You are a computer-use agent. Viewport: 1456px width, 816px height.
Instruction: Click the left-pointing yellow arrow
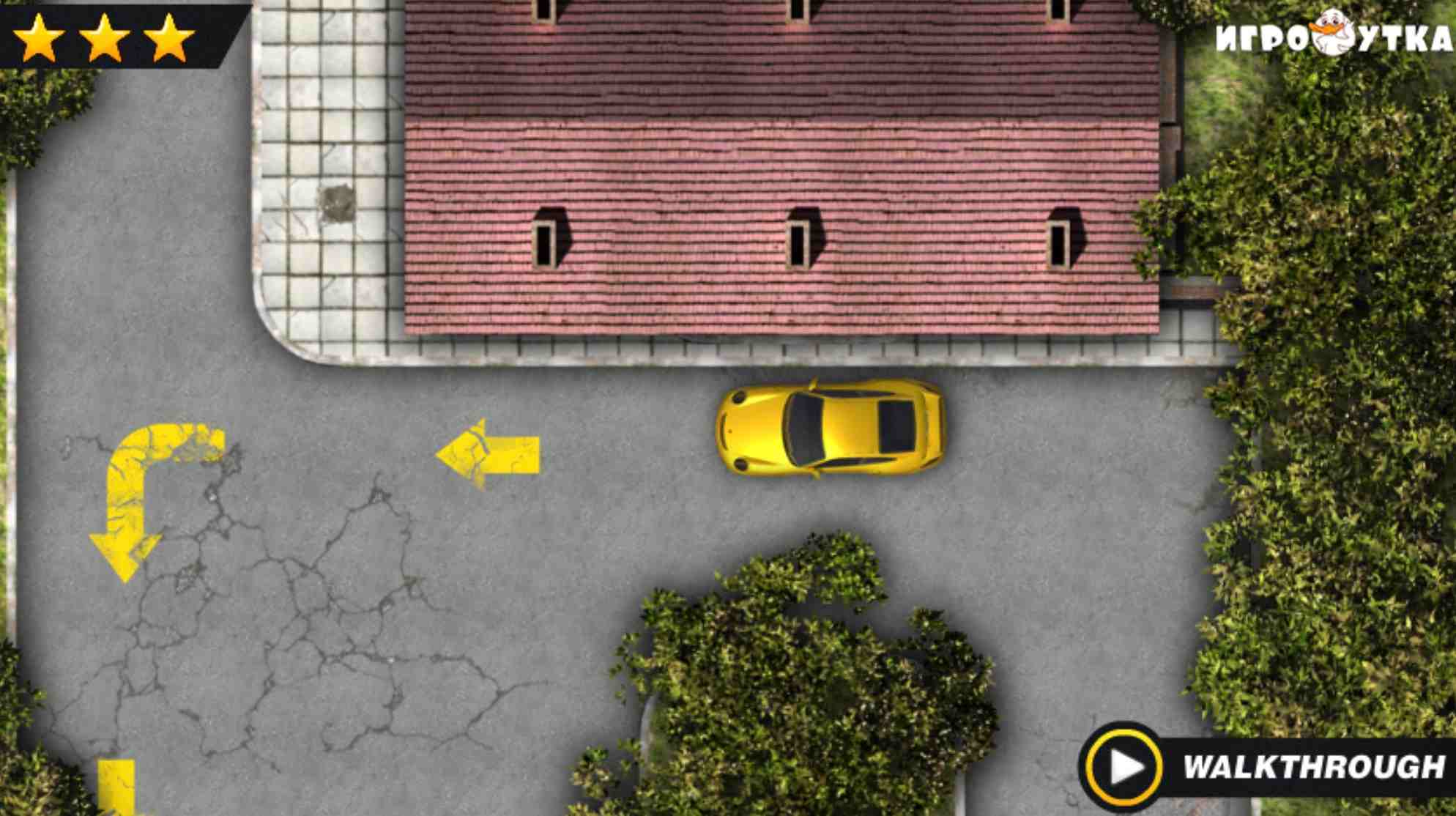pyautogui.click(x=487, y=450)
